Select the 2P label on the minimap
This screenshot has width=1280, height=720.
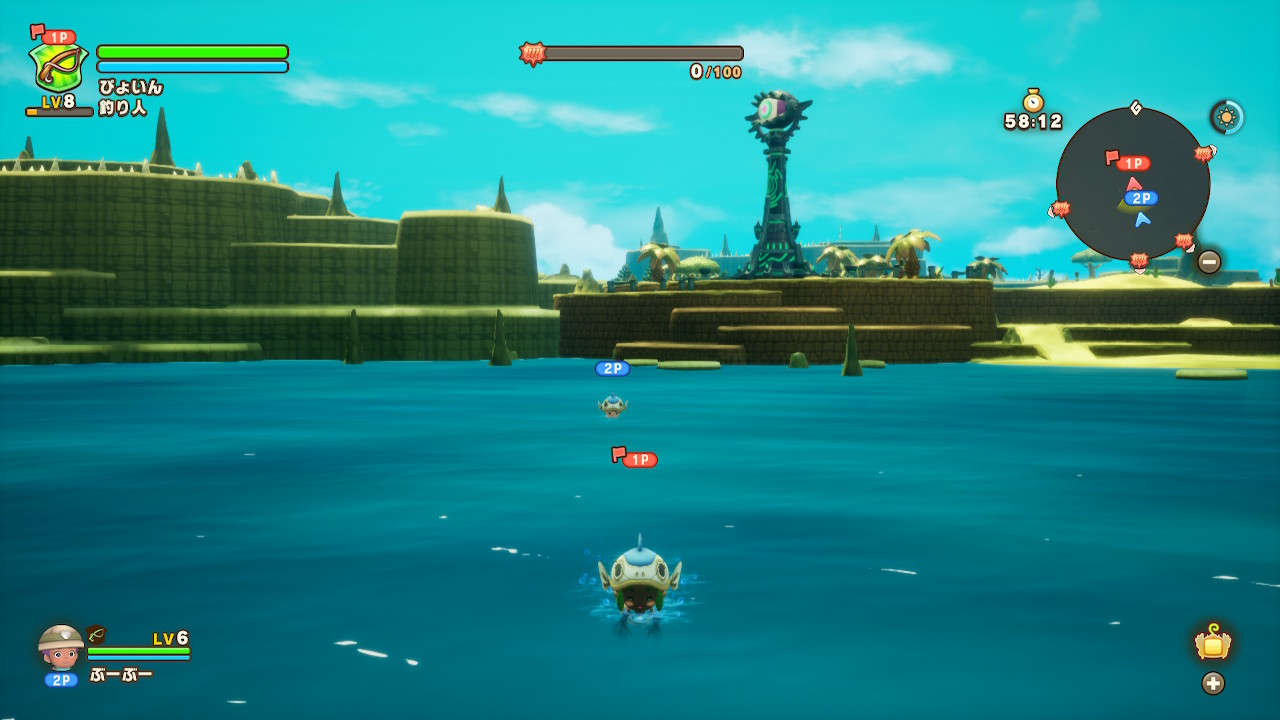(1140, 198)
